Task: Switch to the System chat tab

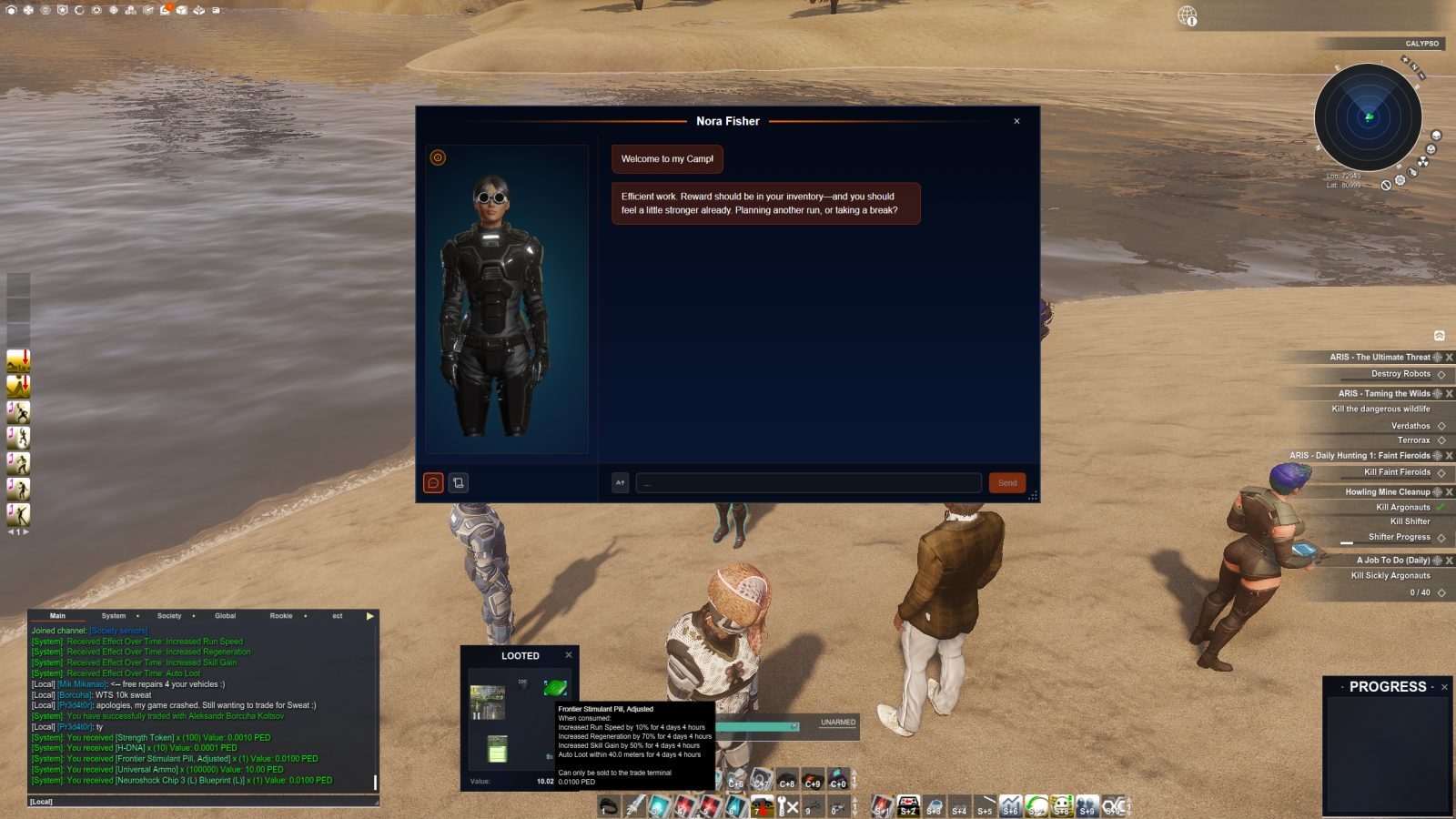Action: click(116, 616)
